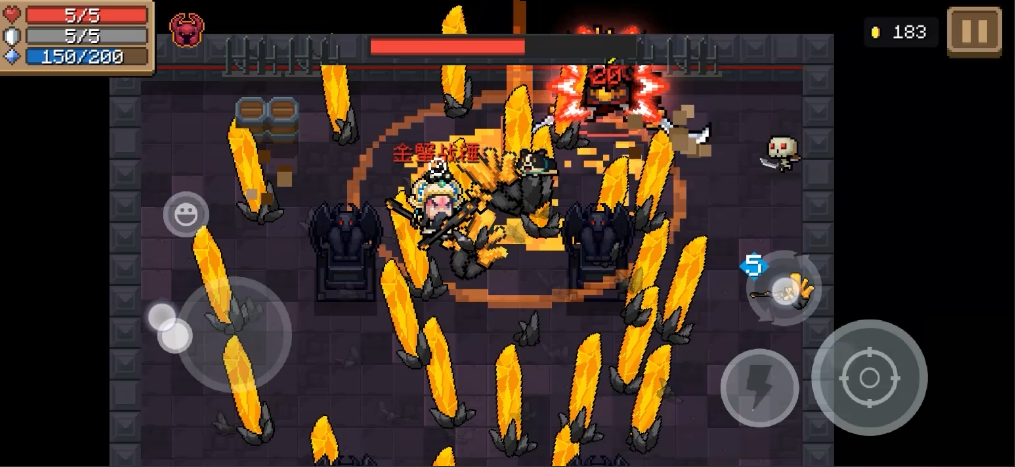Screen dimensions: 1015x467
Task: Activate the lightning bolt skill button
Action: [x=759, y=387]
